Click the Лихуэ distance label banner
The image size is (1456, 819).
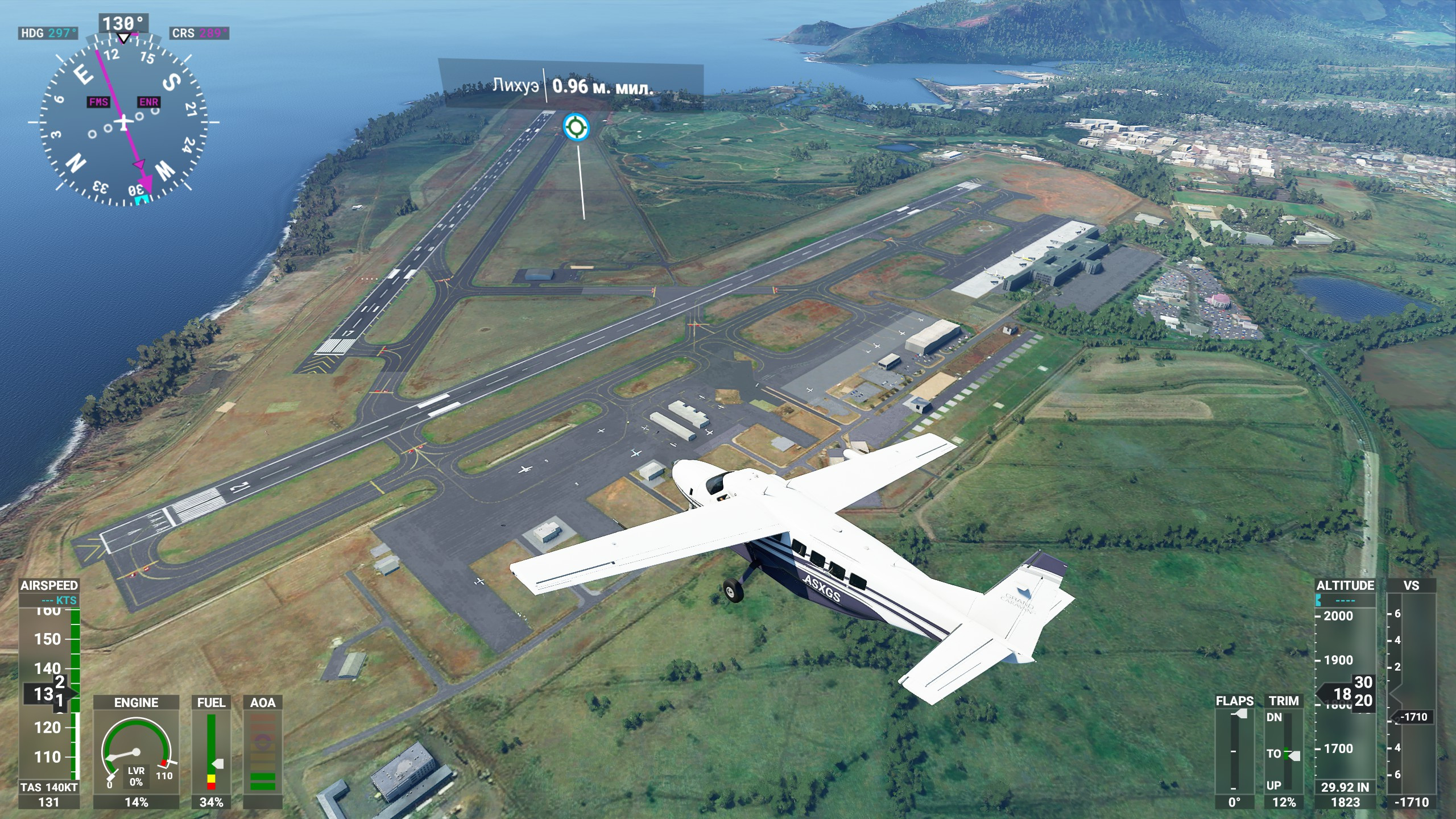pos(571,86)
